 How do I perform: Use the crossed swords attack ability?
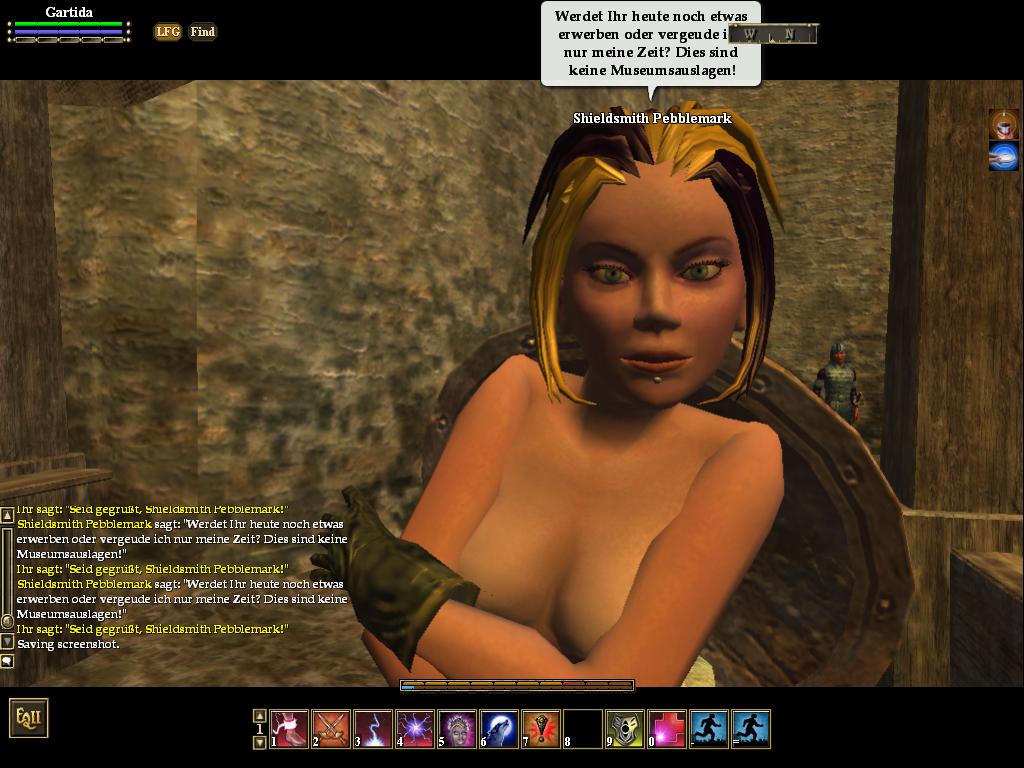point(331,729)
